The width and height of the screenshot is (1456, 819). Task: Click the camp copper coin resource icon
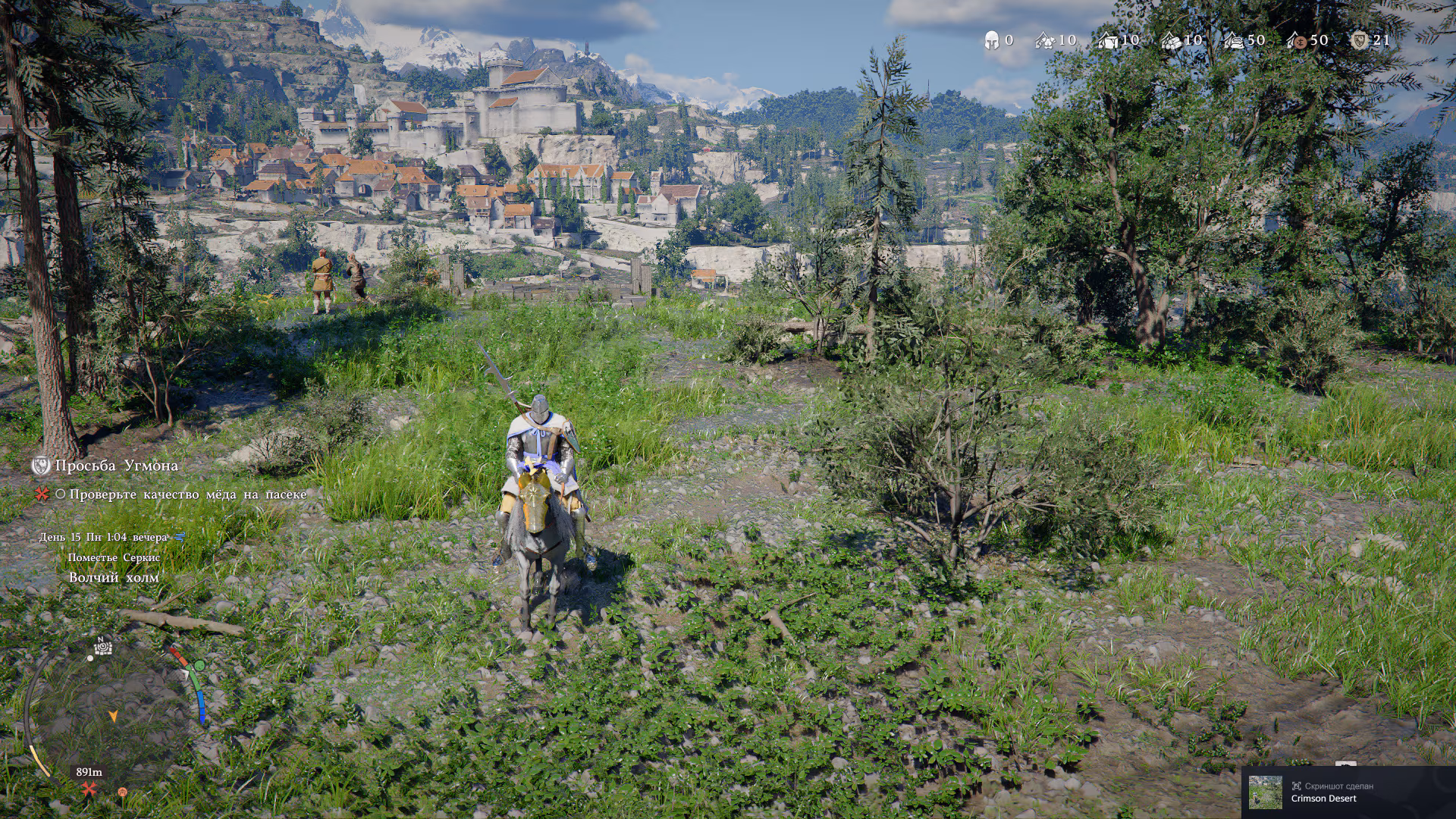coord(1296,40)
